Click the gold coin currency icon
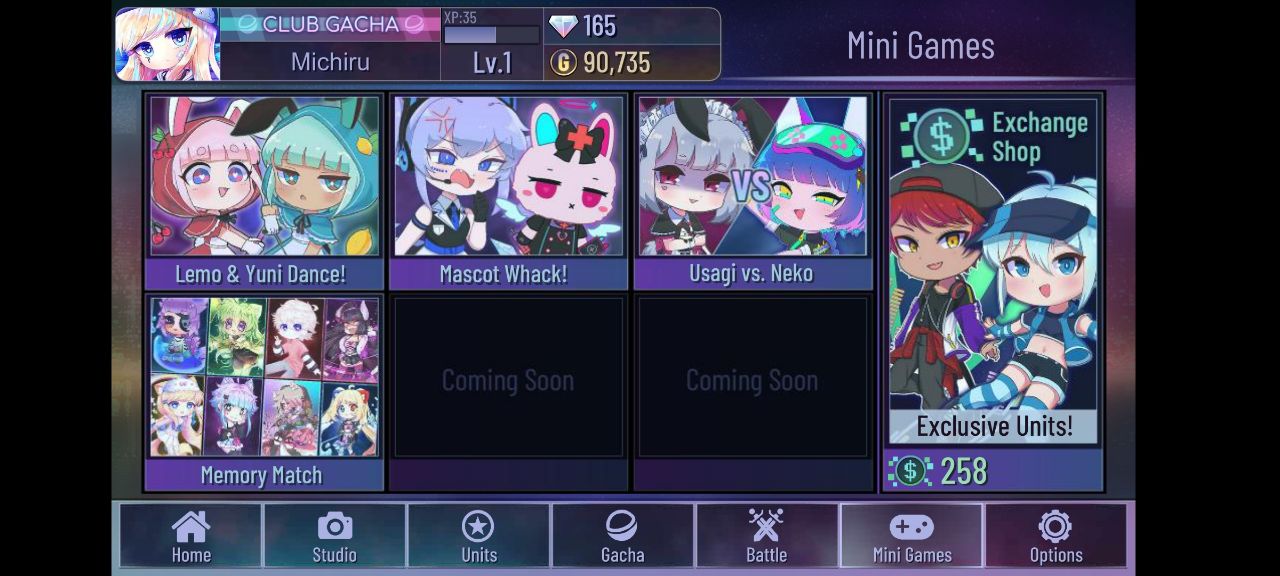The height and width of the screenshot is (576, 1280). coord(563,63)
